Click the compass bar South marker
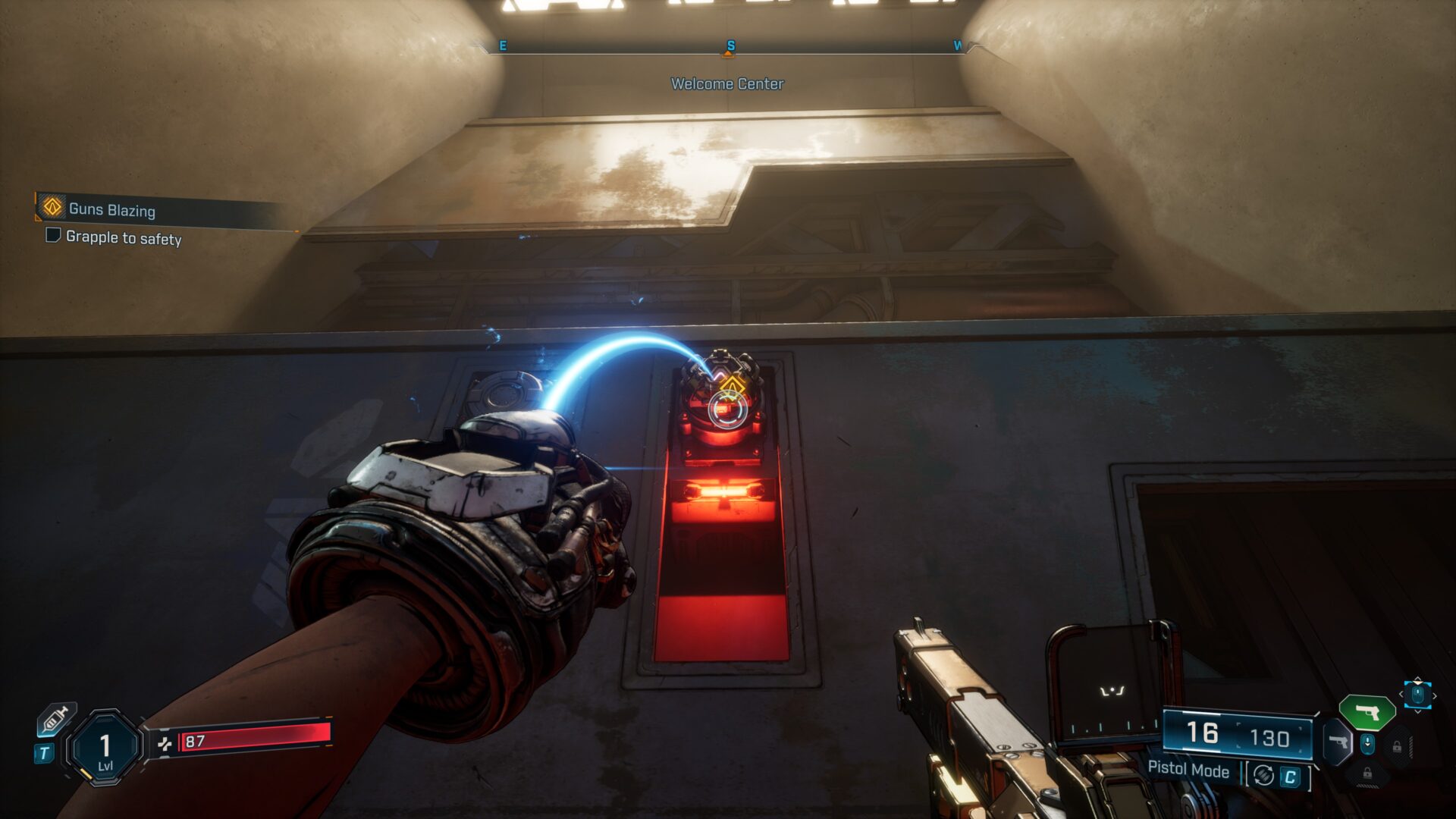Image resolution: width=1456 pixels, height=819 pixels. click(x=730, y=46)
